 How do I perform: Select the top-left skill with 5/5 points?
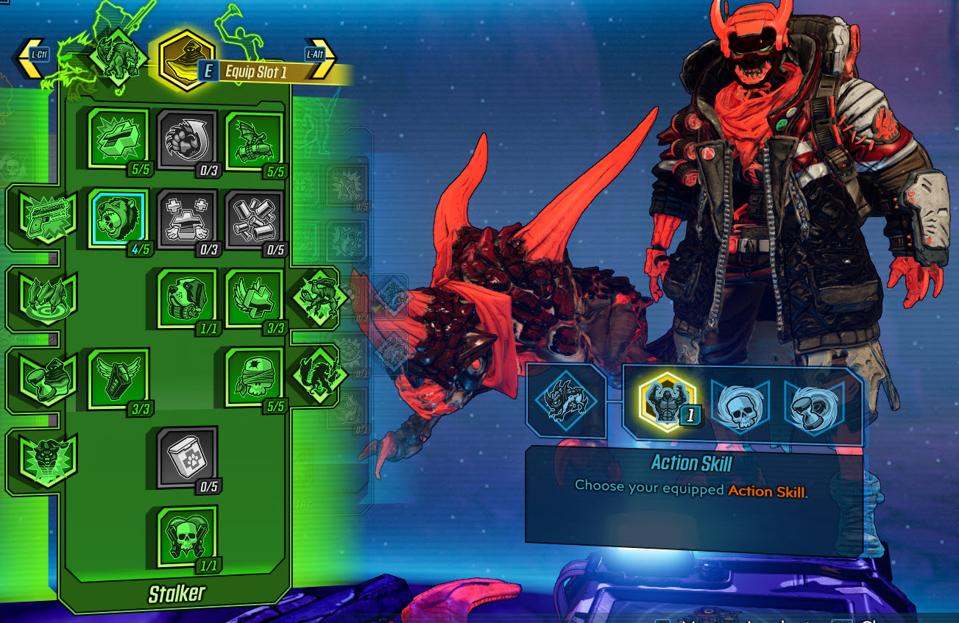click(x=119, y=139)
